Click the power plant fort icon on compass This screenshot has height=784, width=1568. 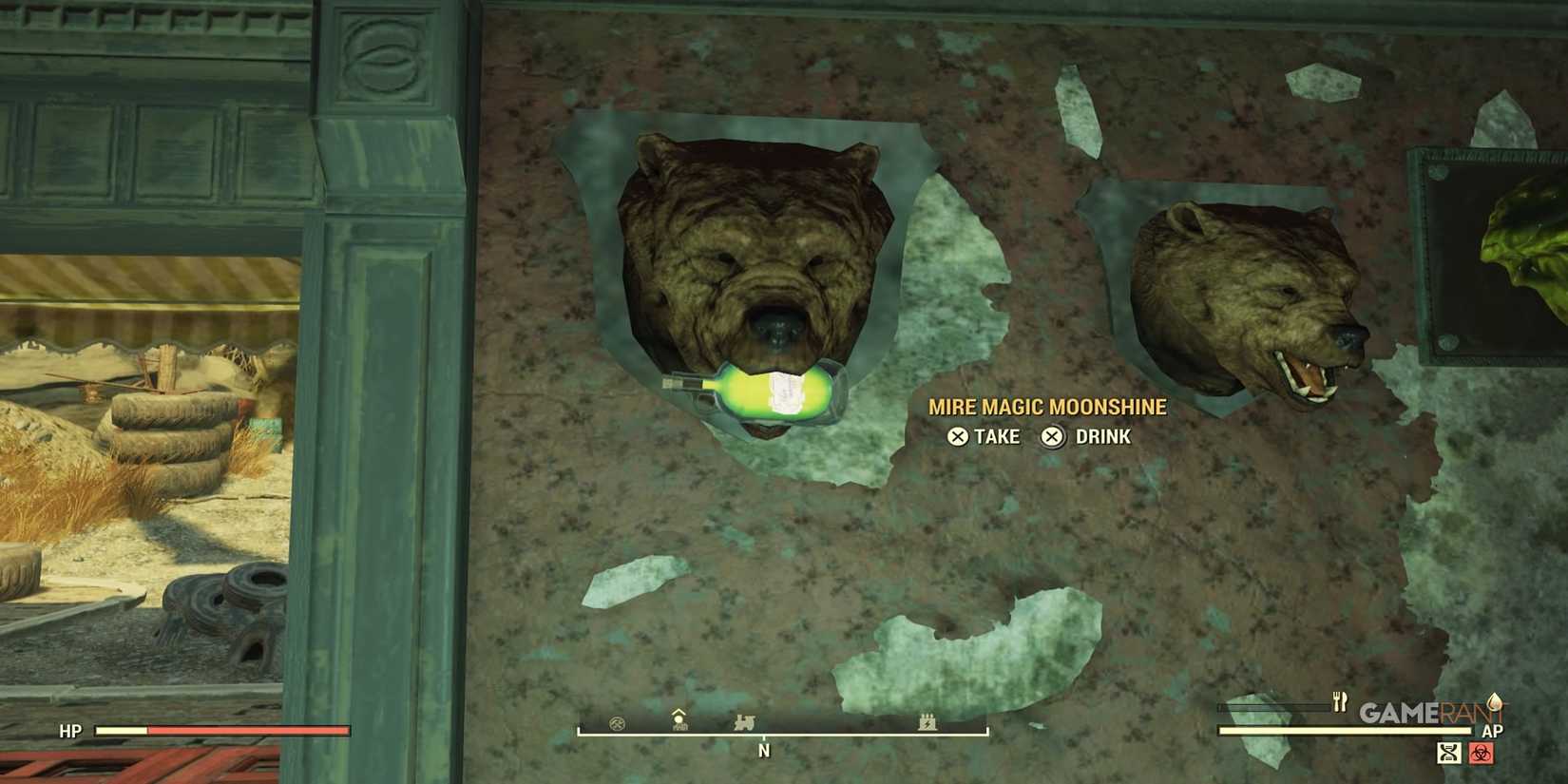click(x=927, y=724)
